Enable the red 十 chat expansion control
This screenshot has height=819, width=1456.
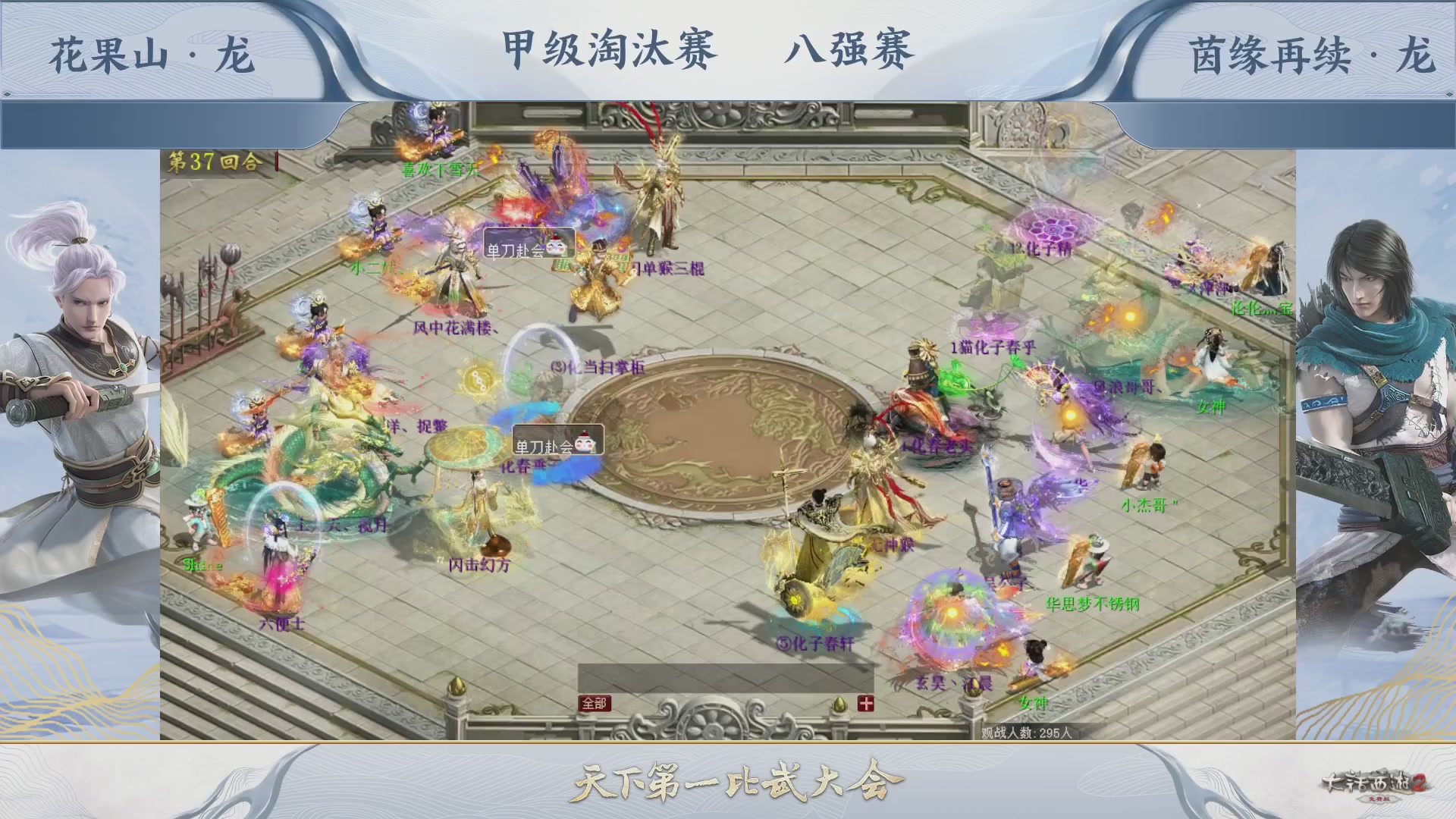tap(864, 704)
